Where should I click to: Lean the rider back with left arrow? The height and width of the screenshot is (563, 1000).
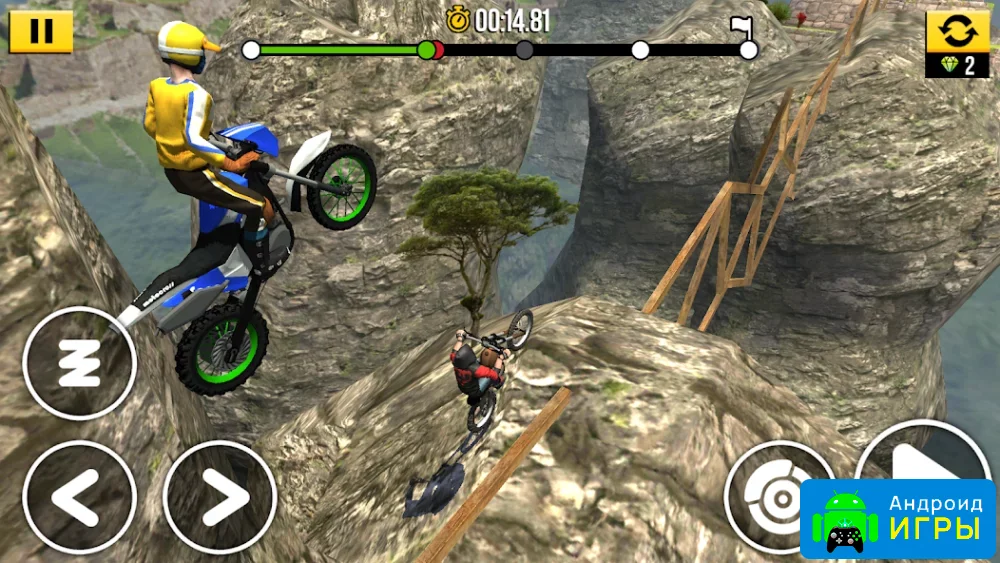(79, 497)
